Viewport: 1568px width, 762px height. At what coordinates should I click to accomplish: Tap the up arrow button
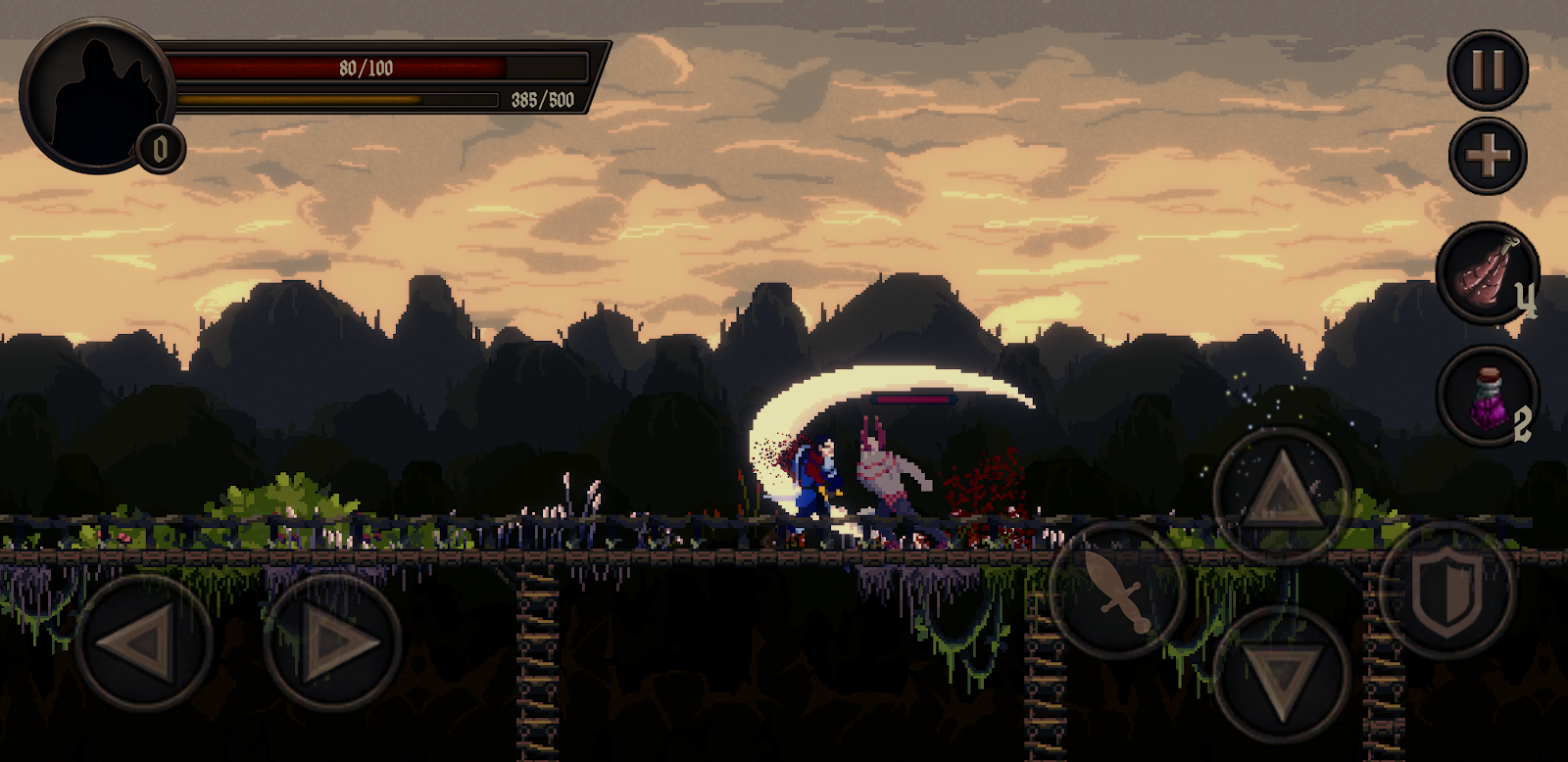coord(1281,495)
